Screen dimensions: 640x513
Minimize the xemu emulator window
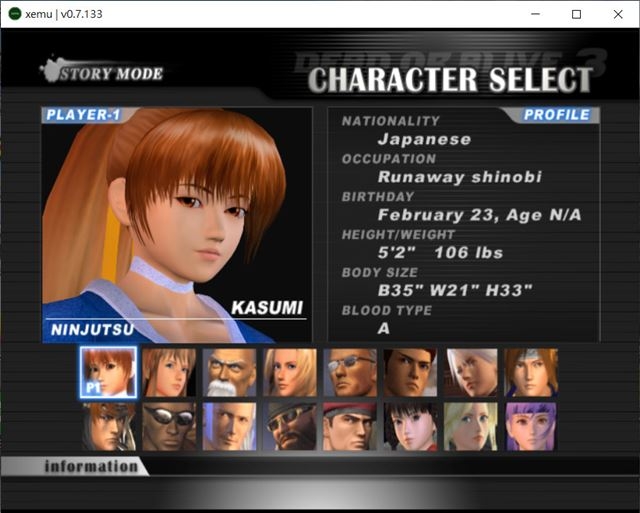(x=530, y=14)
